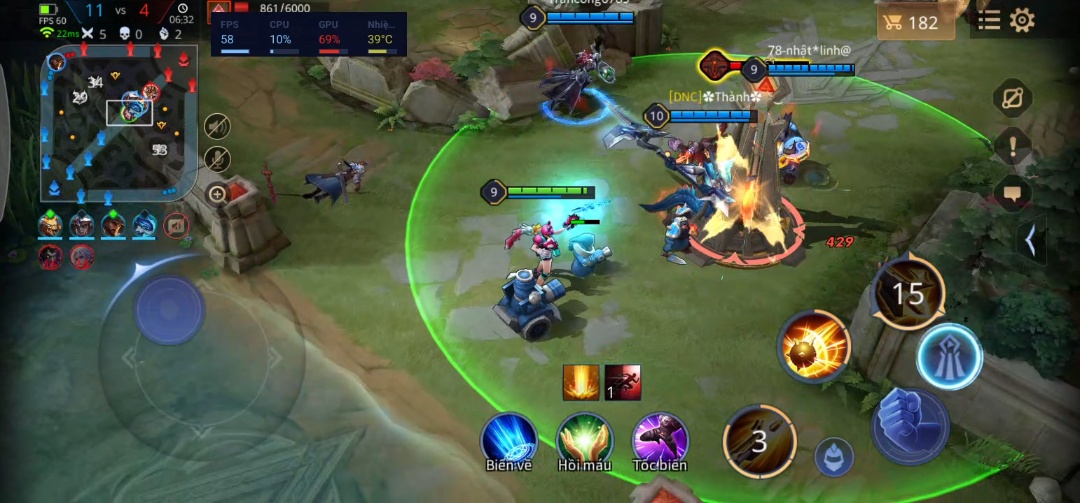Tap the skill with 3-second cooldown

point(760,440)
